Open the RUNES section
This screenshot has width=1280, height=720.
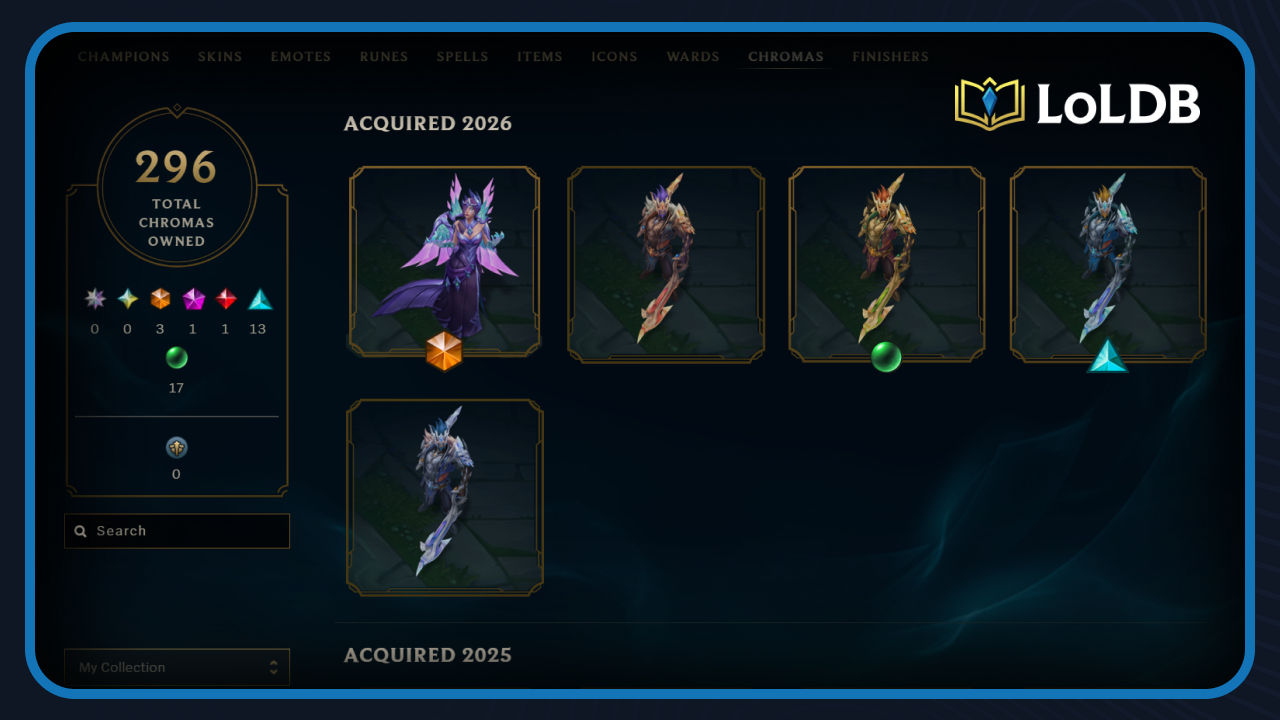coord(384,57)
